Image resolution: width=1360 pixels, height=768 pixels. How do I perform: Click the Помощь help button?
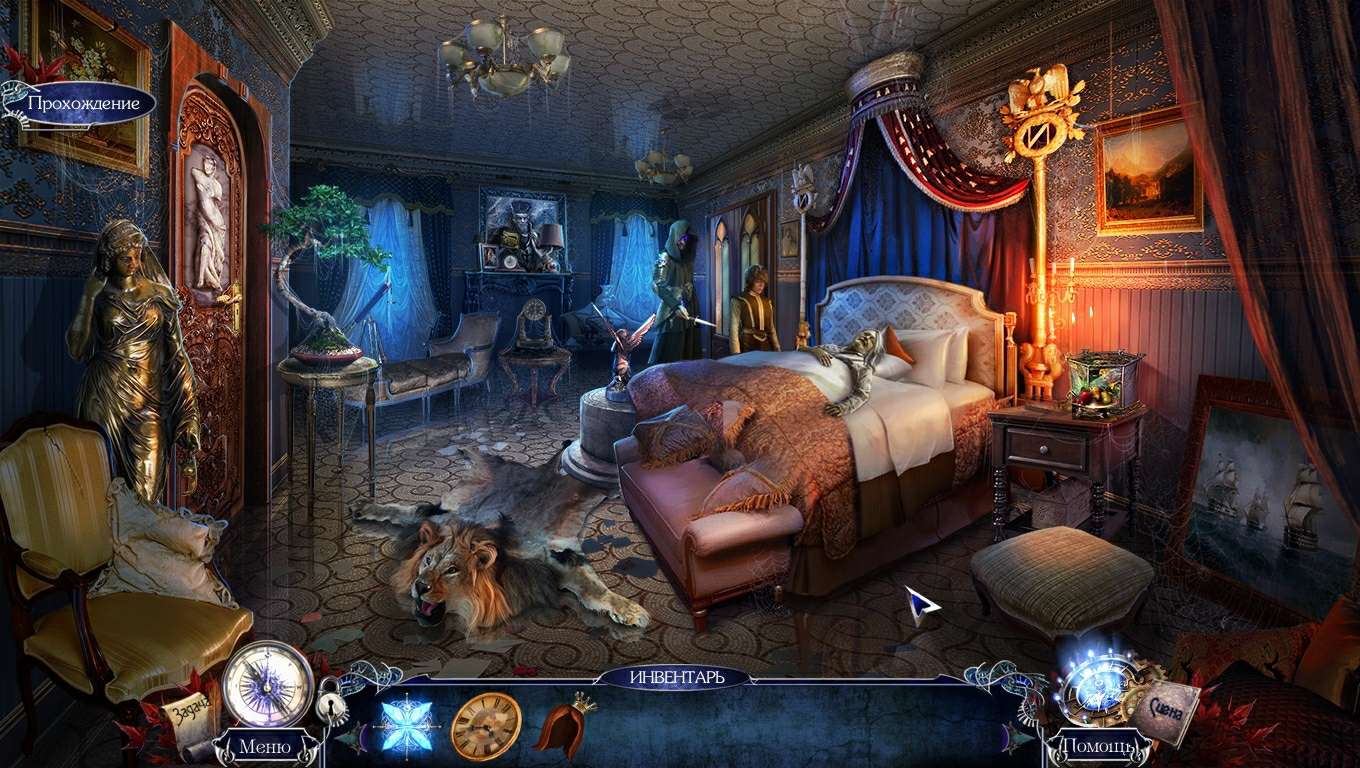(1095, 746)
